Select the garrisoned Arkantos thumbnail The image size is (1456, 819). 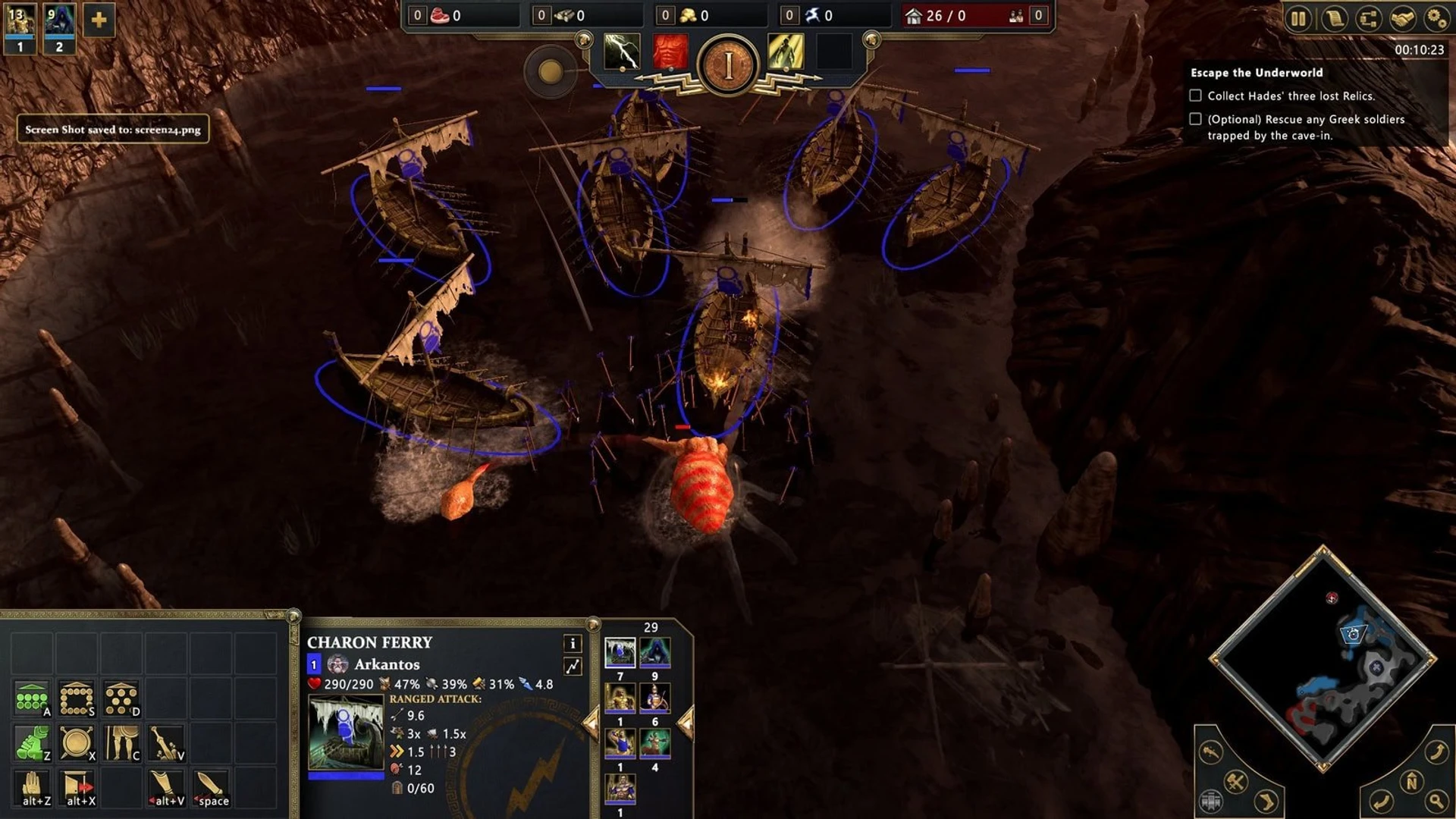[622, 789]
